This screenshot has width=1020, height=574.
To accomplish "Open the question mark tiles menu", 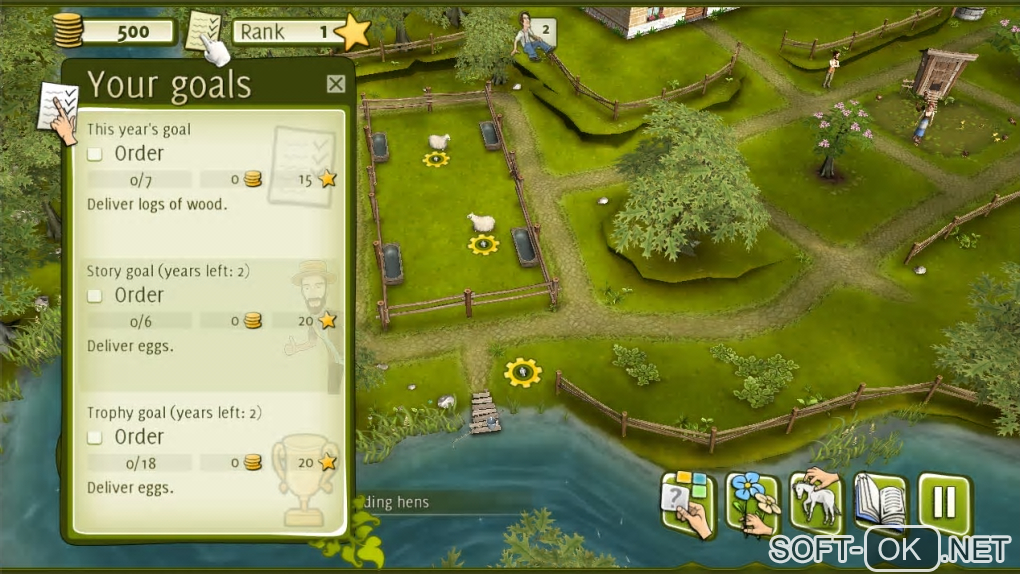I will click(x=687, y=503).
